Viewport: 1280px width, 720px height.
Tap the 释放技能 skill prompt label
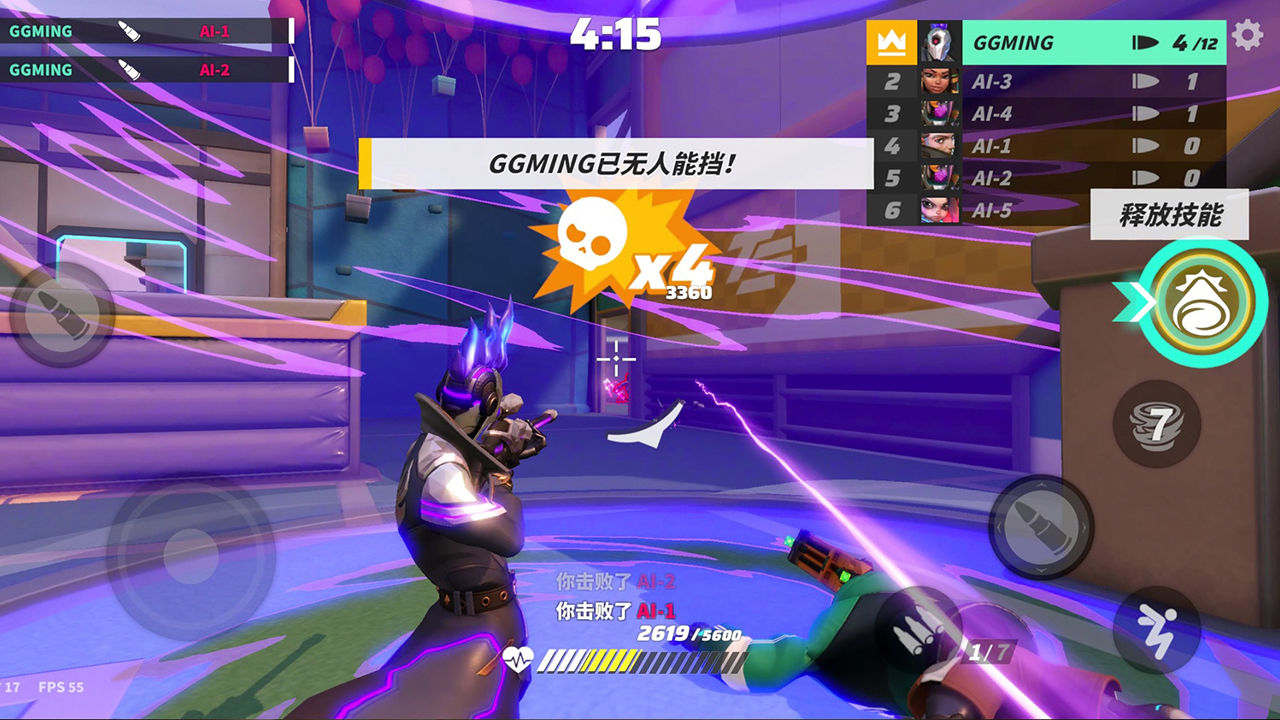[1169, 215]
